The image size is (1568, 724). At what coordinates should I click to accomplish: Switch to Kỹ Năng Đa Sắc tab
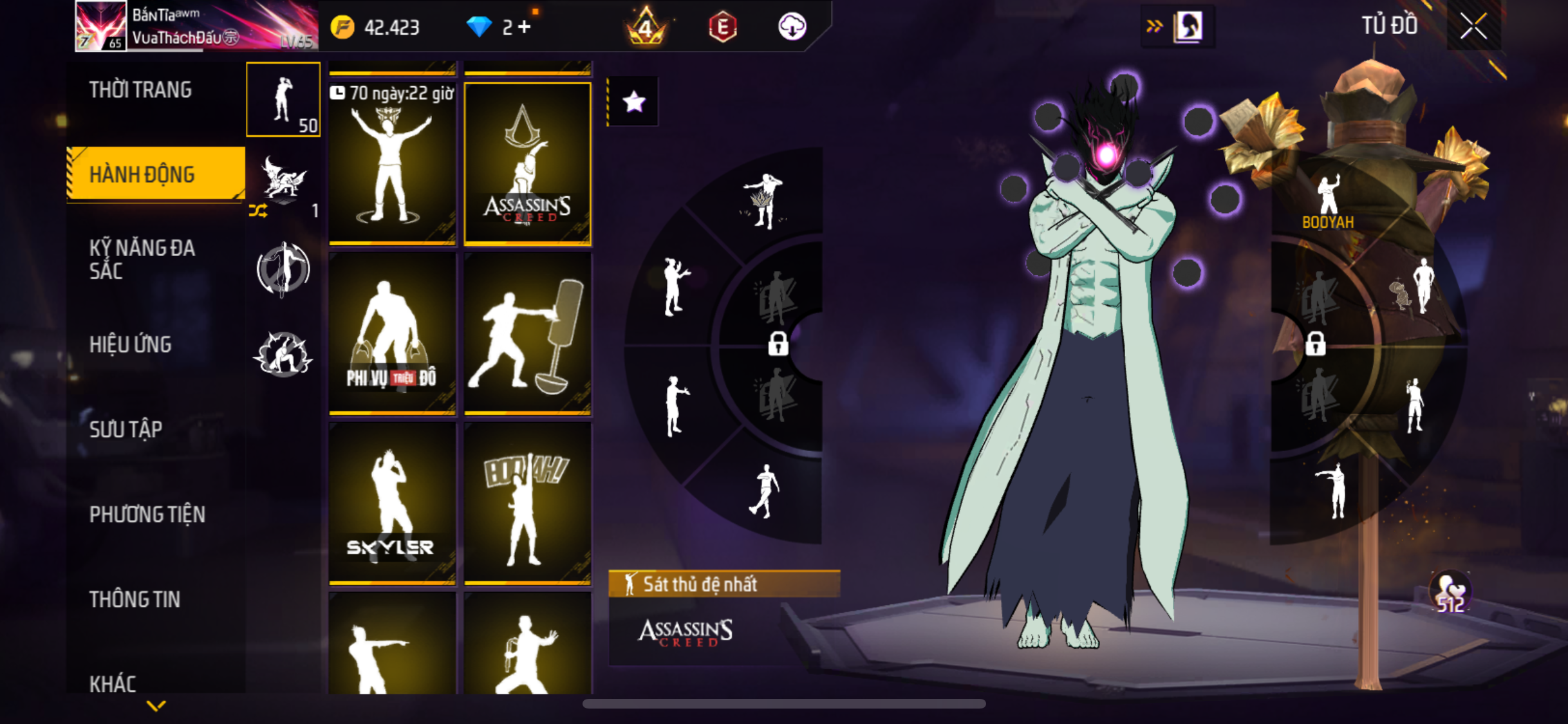tap(142, 259)
